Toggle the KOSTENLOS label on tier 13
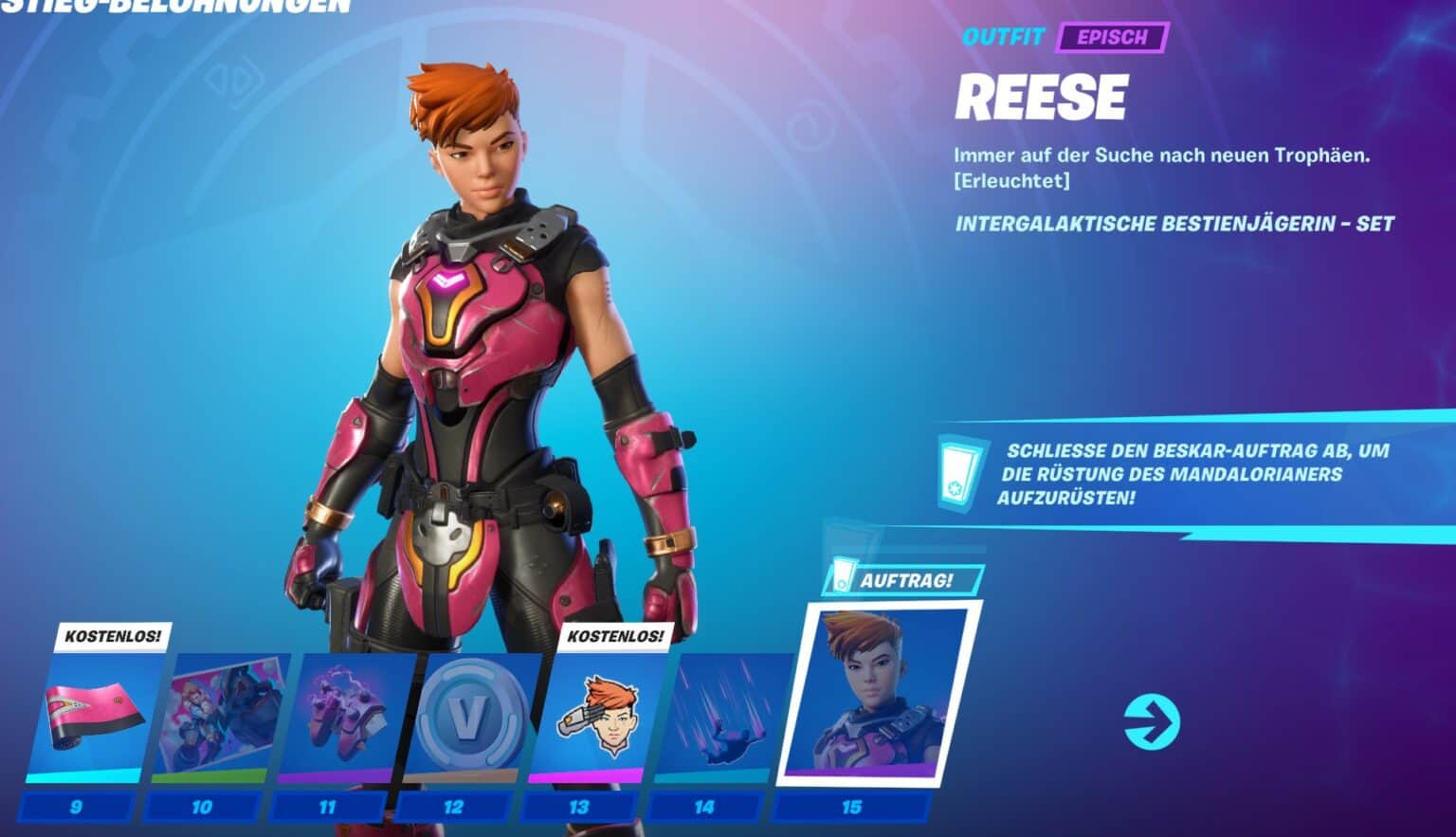Image resolution: width=1456 pixels, height=837 pixels. click(x=616, y=637)
